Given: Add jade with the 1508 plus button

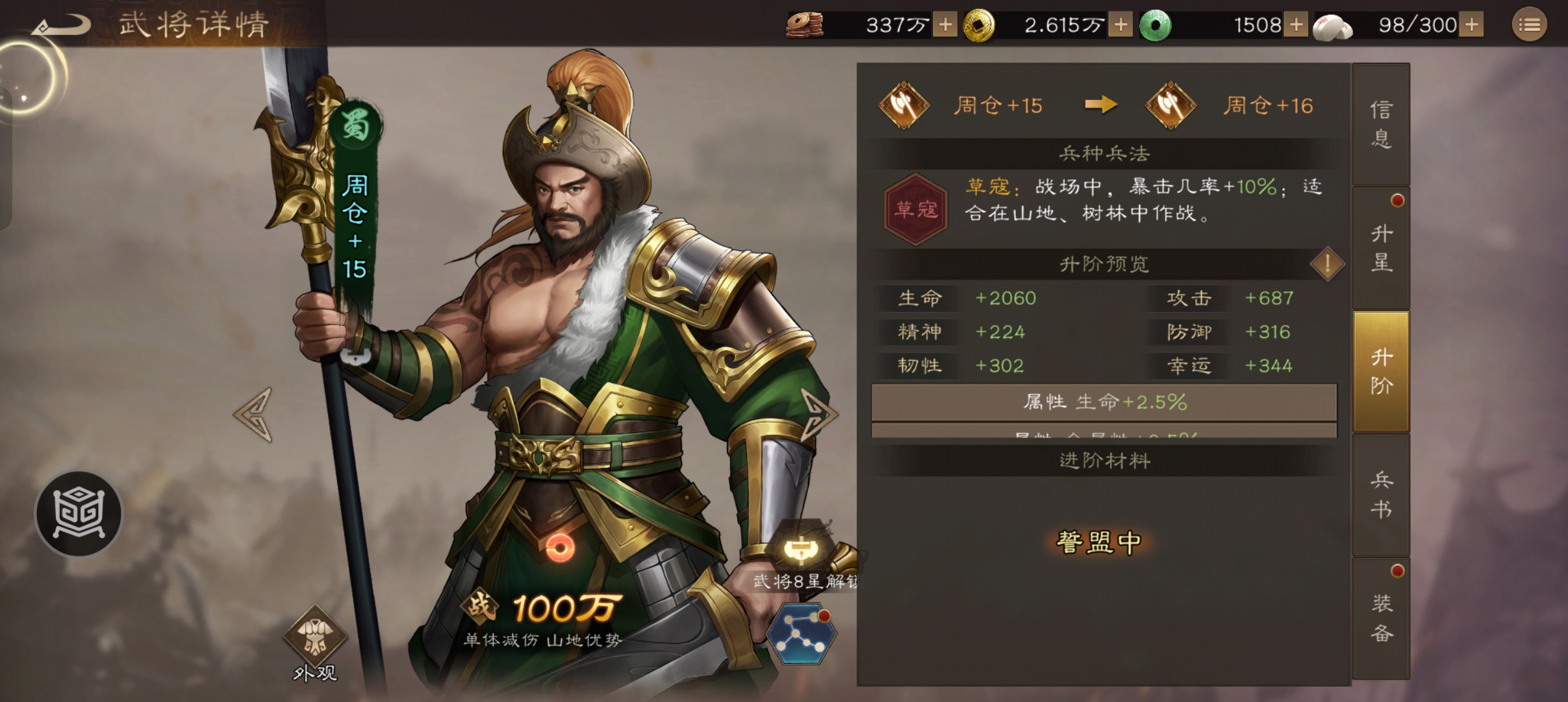Looking at the screenshot, I should coord(1296,25).
